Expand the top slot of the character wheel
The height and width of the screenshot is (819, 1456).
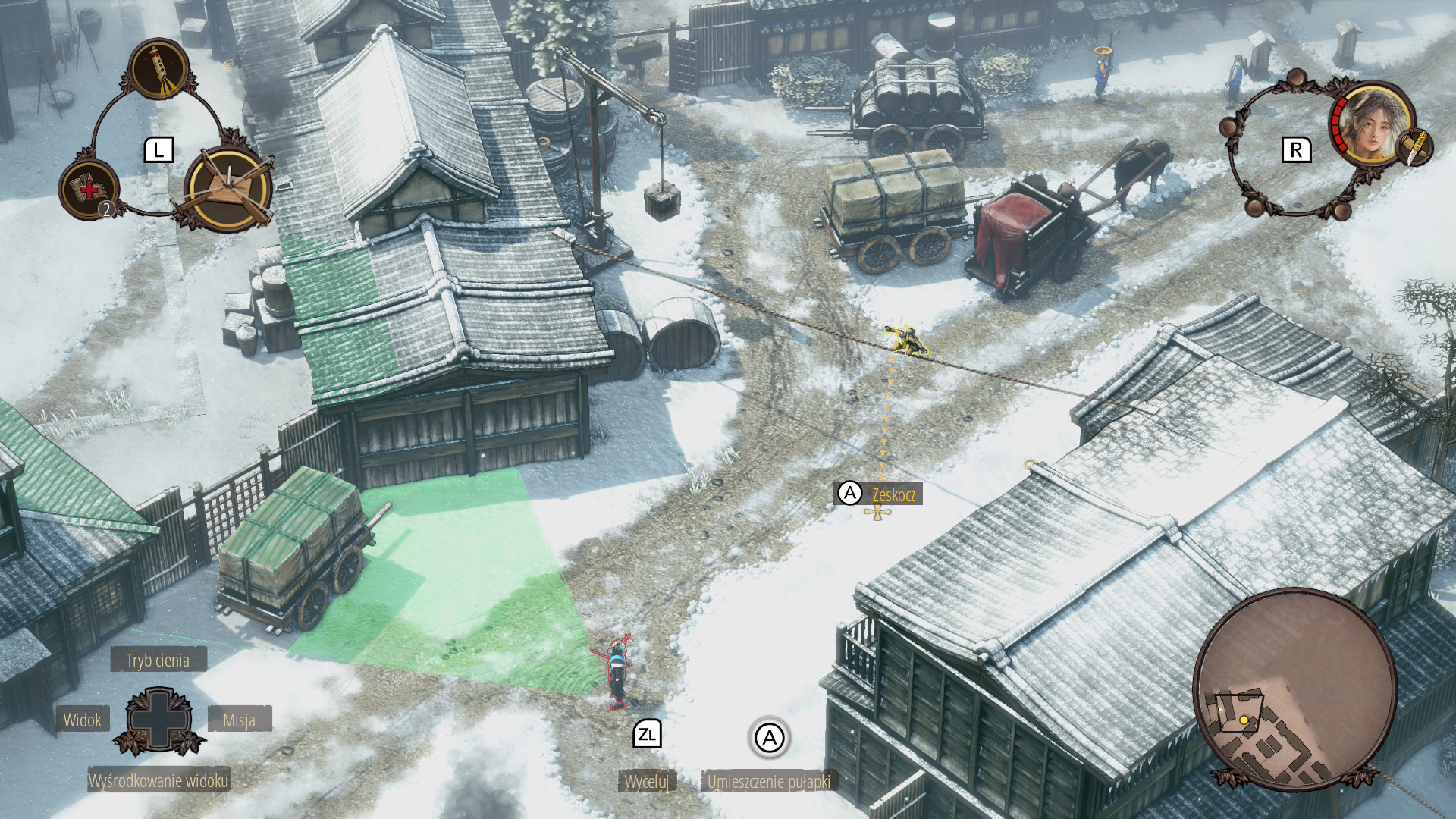point(1297,79)
